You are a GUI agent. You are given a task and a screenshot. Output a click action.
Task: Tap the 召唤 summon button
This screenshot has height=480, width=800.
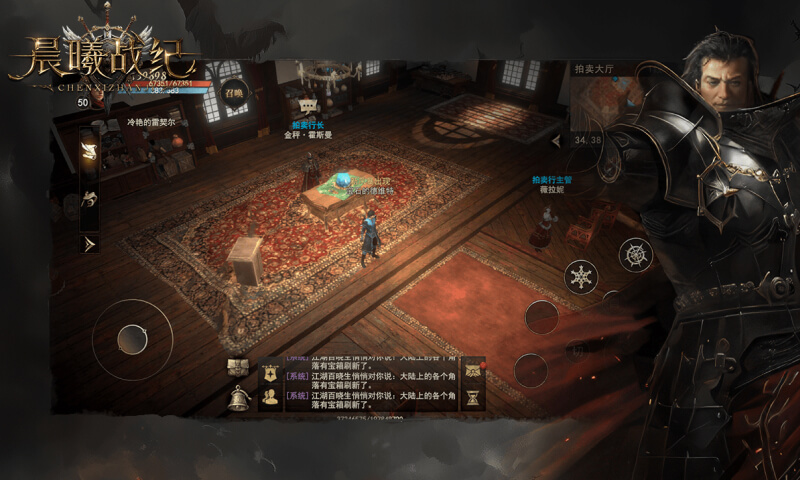[234, 92]
